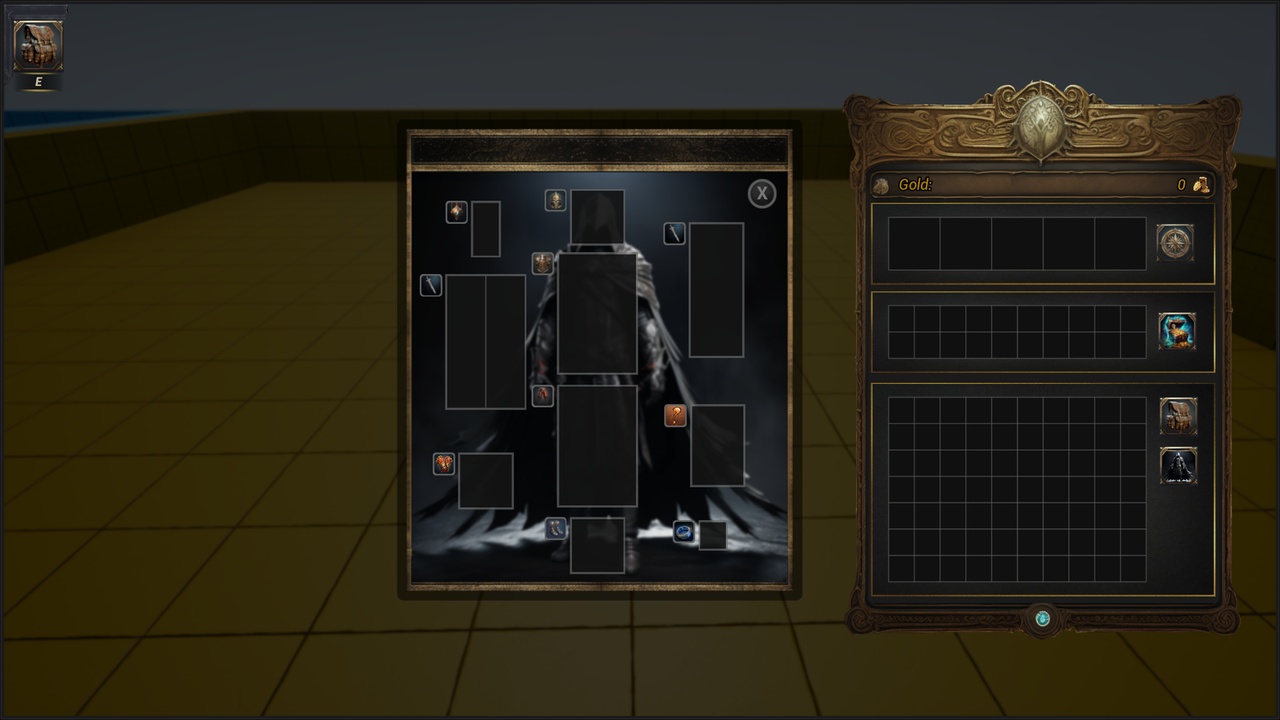Image resolution: width=1280 pixels, height=720 pixels.
Task: Open the compass icon in the inventory panel
Action: click(x=1175, y=242)
